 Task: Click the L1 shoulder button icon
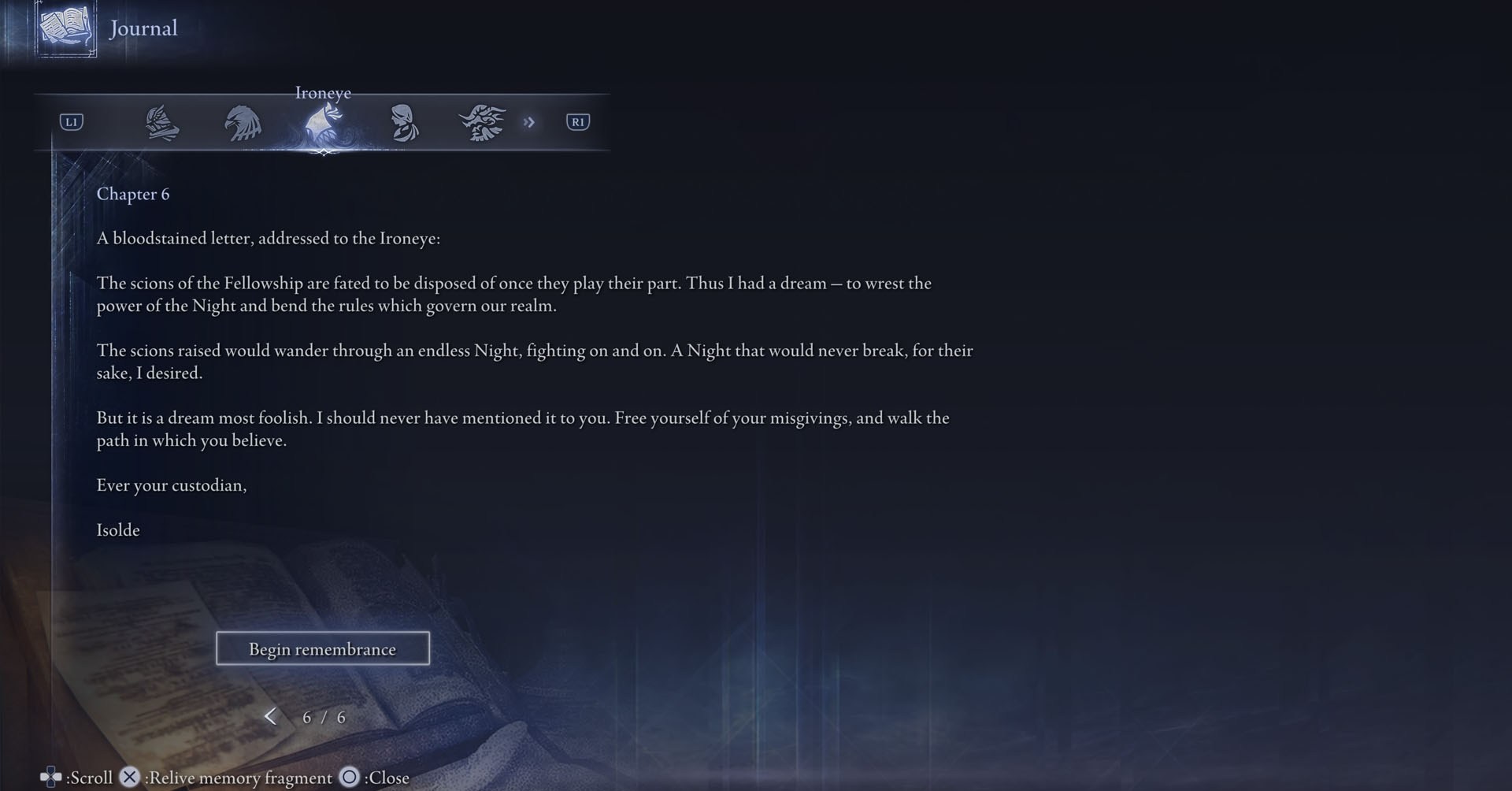[71, 122]
